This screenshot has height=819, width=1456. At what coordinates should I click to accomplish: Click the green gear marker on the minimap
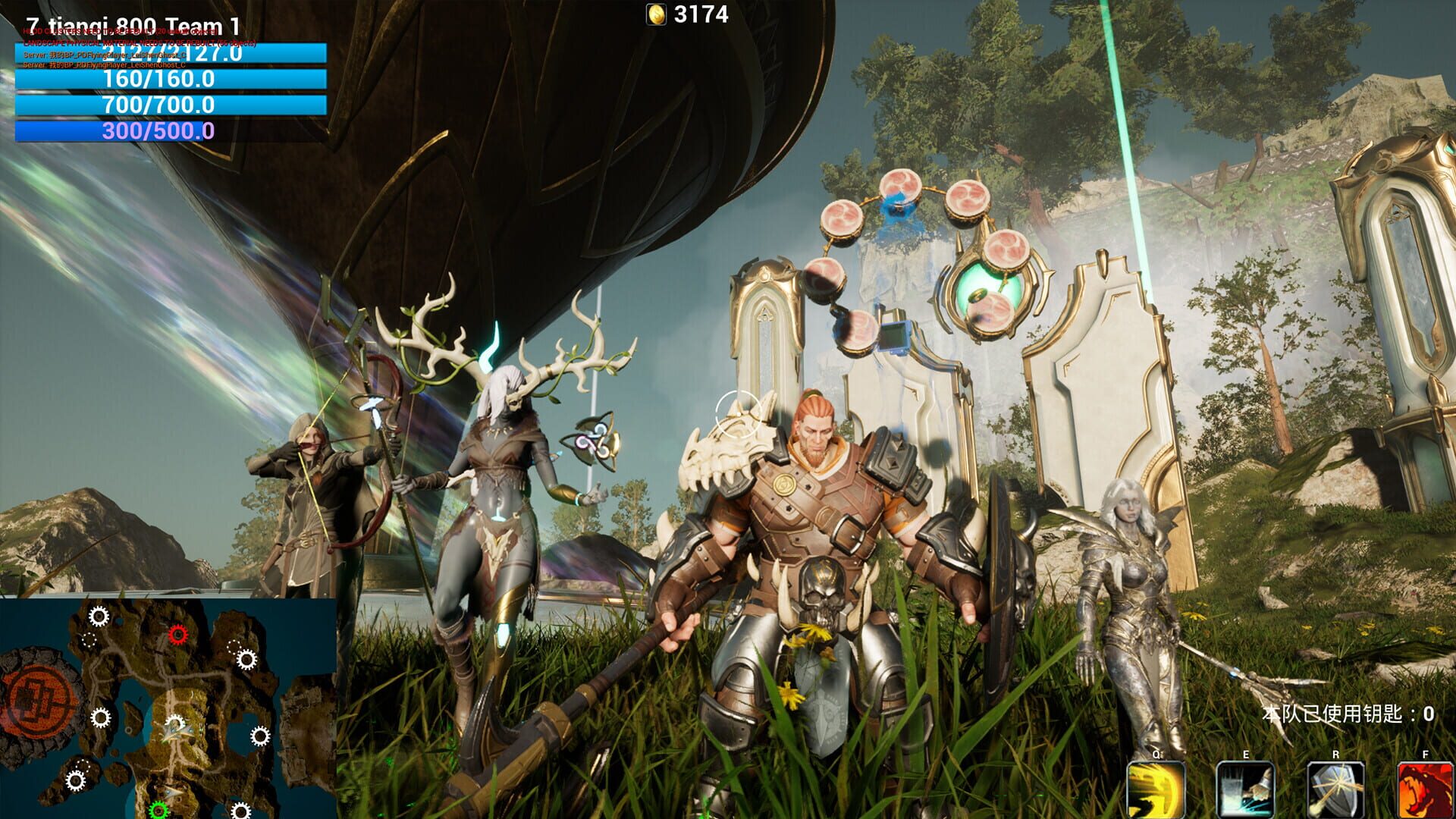pyautogui.click(x=158, y=810)
